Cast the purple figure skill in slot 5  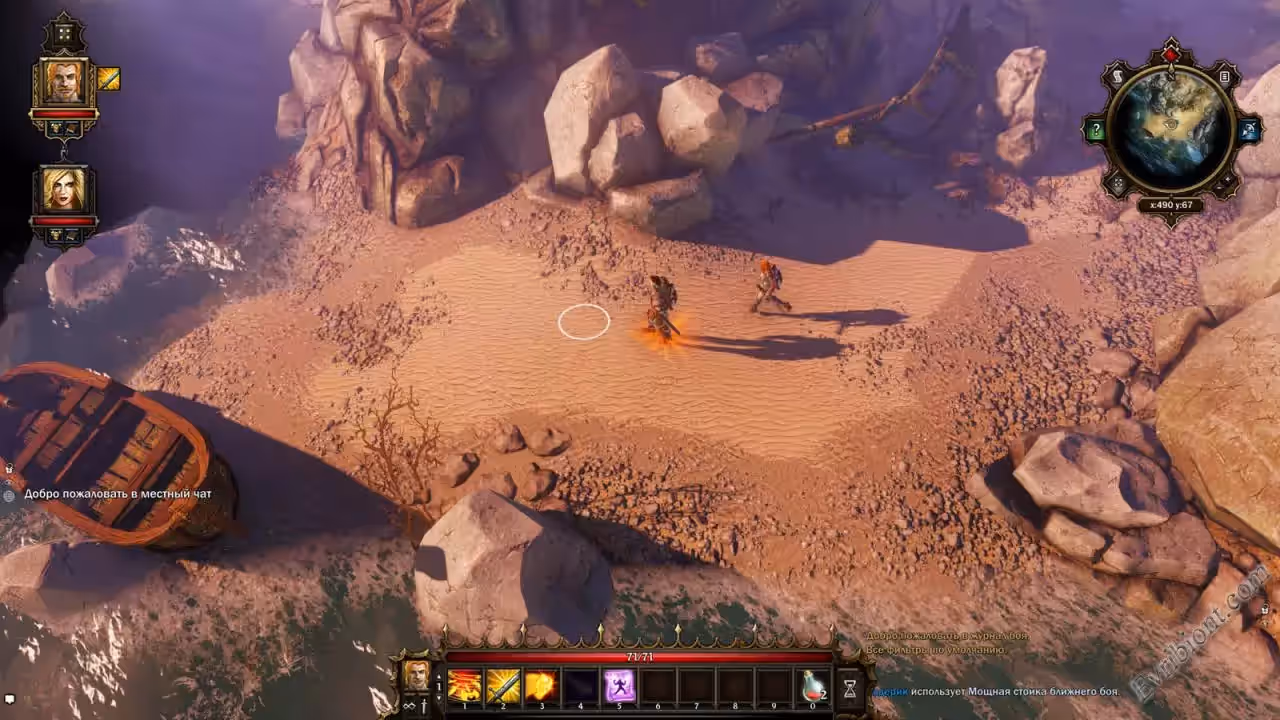point(620,686)
